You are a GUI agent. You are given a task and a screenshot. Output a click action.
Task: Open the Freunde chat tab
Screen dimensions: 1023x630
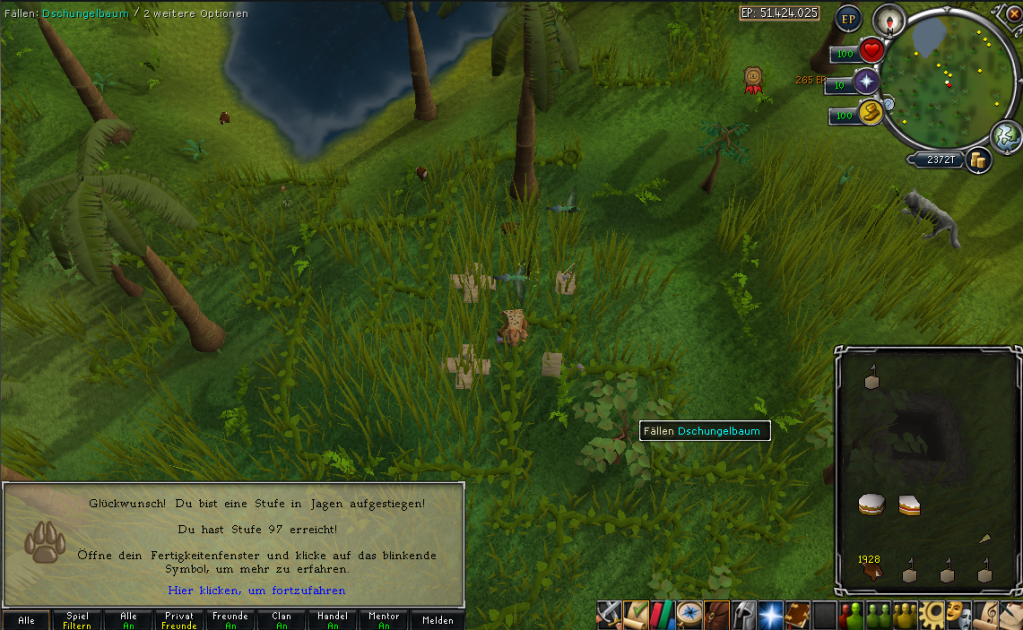230,620
